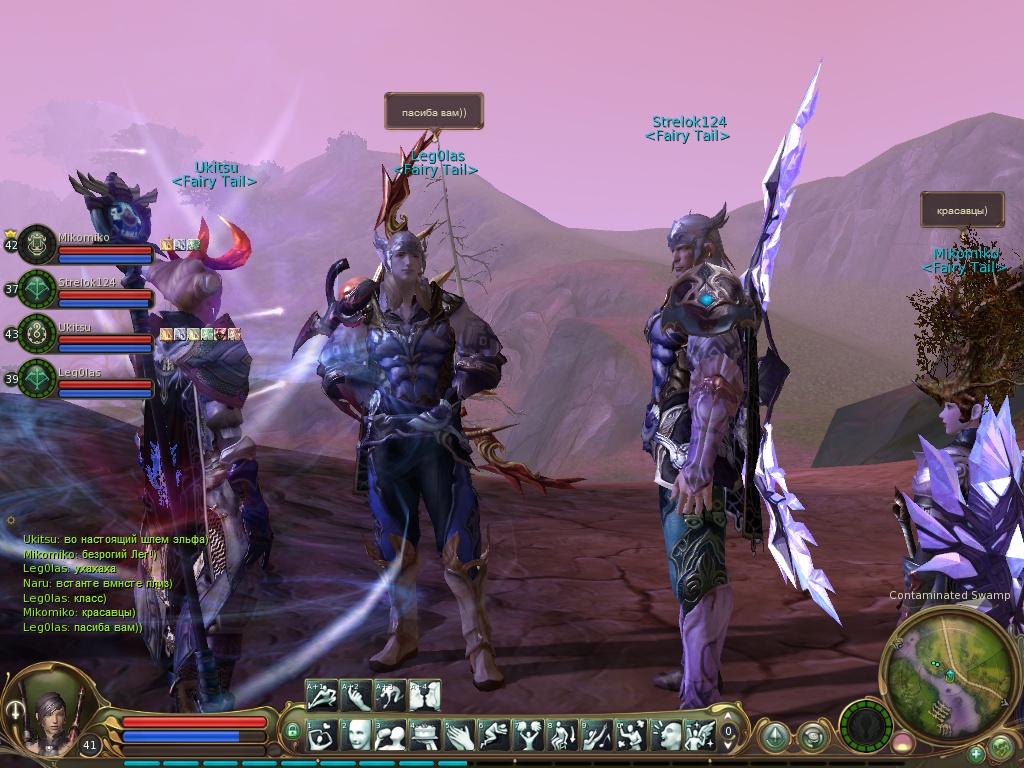
Task: Click the wings flight gauge icon
Action: pos(865,725)
